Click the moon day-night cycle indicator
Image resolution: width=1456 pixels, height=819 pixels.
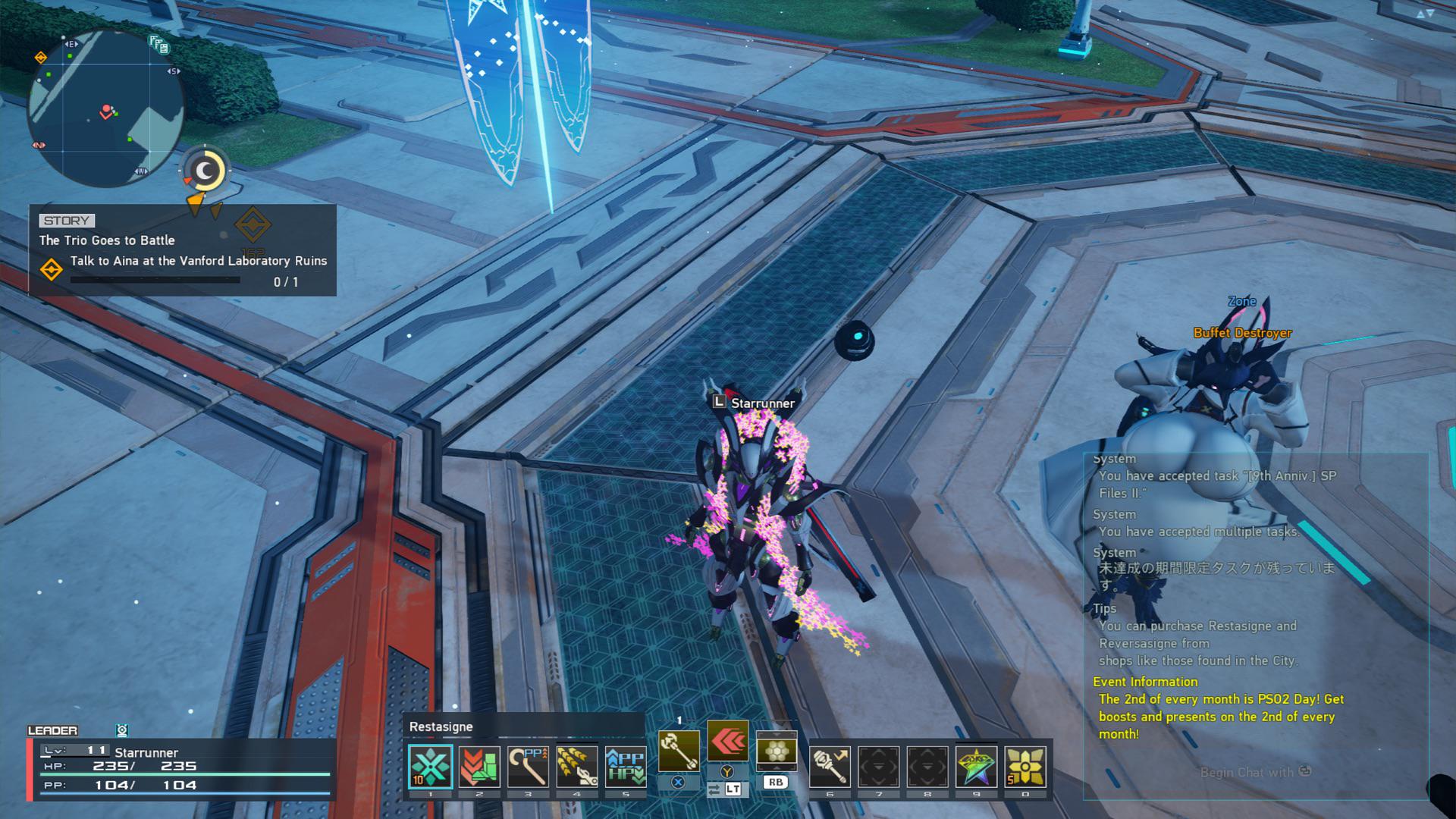pos(205,171)
